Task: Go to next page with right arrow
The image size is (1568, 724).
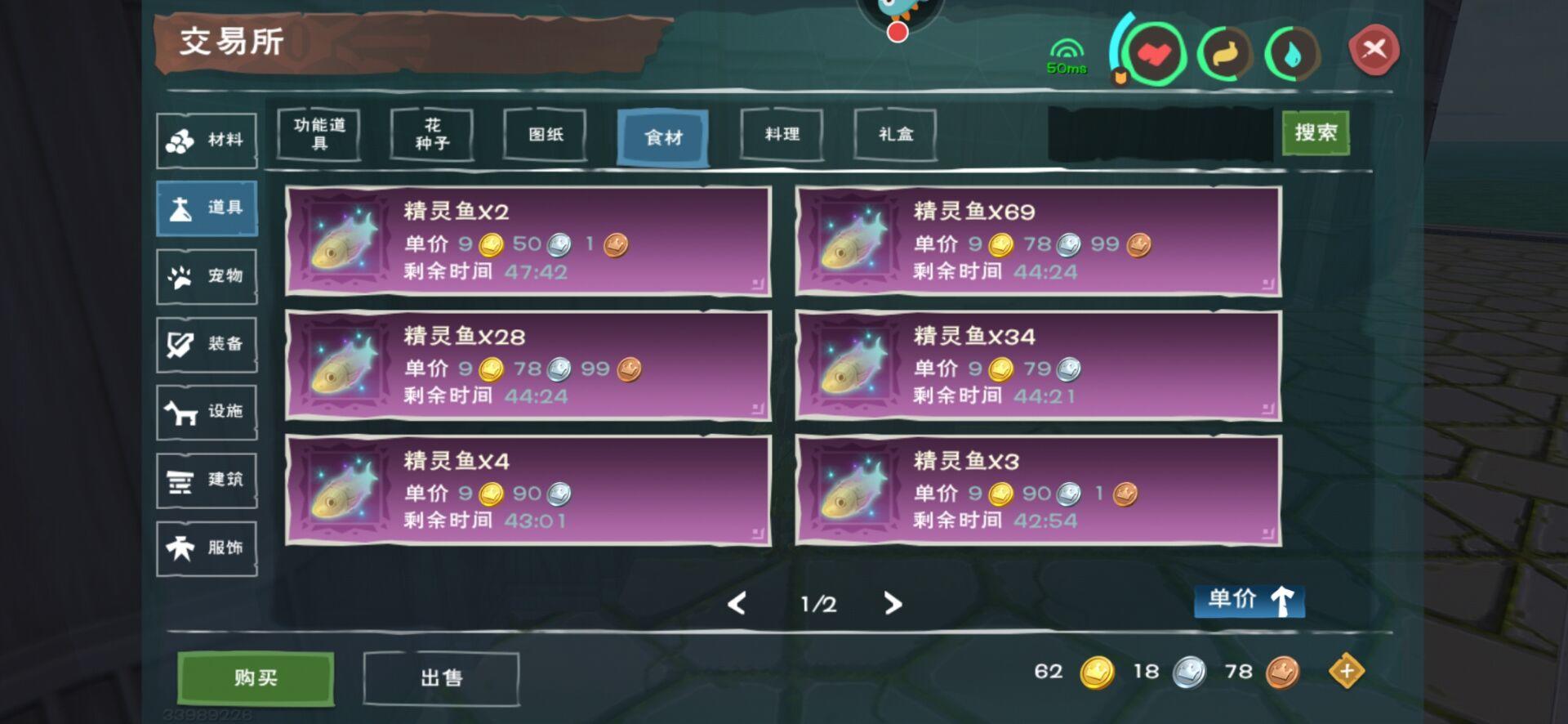Action: pyautogui.click(x=893, y=604)
